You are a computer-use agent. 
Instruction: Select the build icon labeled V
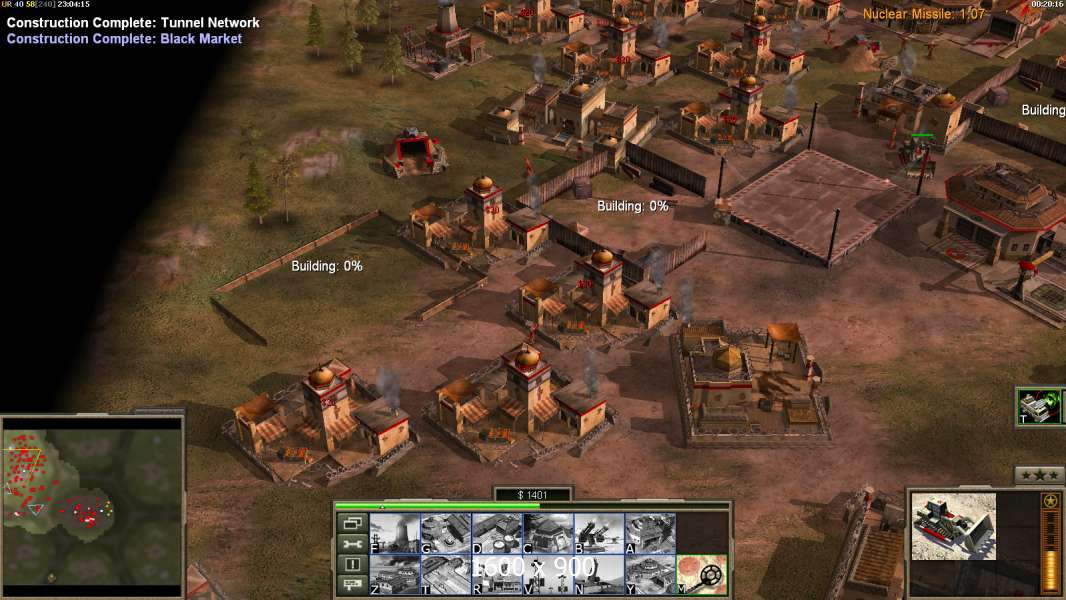[x=548, y=575]
